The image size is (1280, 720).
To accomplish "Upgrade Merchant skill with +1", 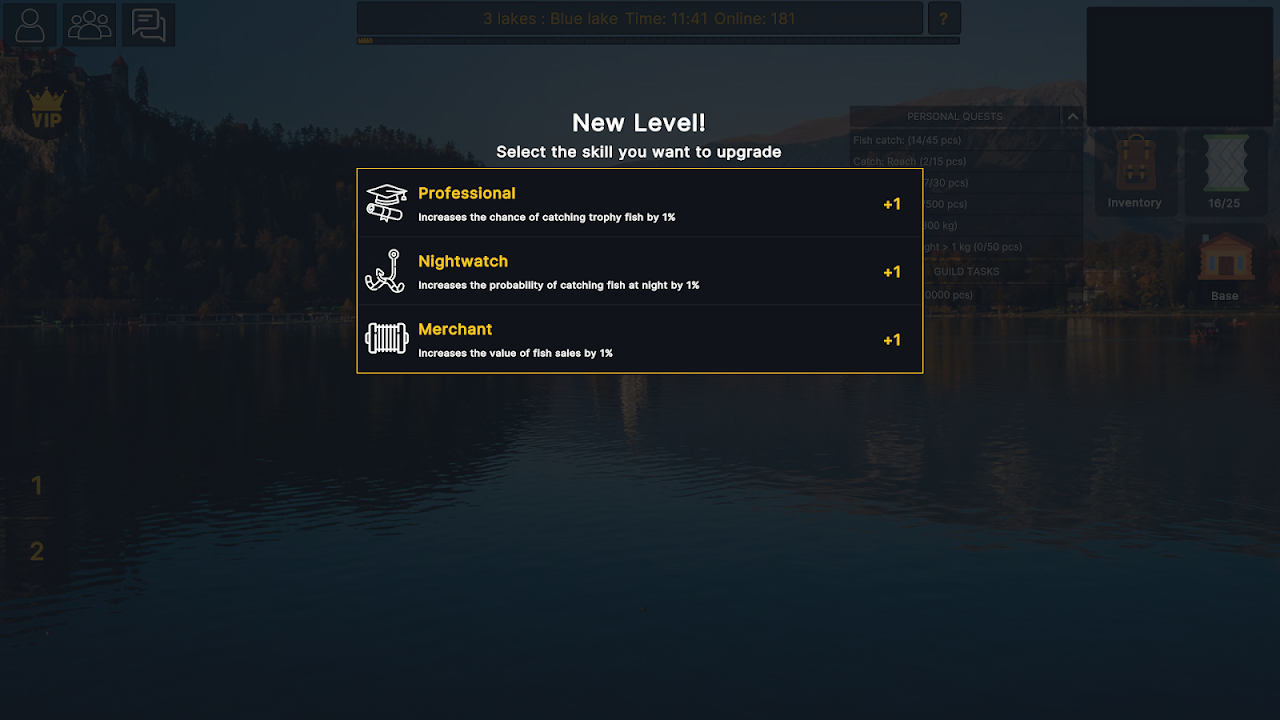I will coord(891,340).
